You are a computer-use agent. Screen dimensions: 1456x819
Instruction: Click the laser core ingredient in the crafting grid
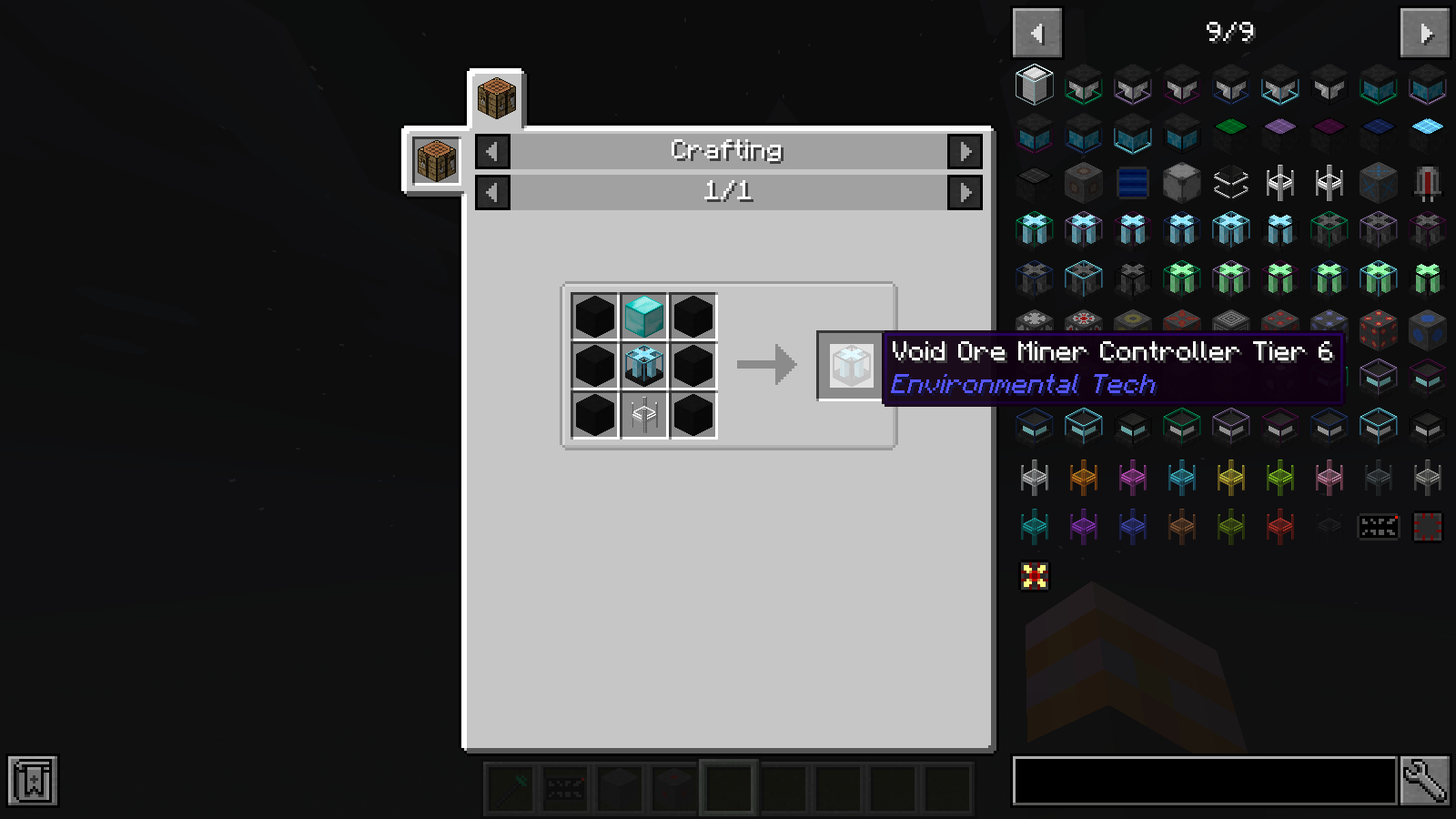pos(644,366)
